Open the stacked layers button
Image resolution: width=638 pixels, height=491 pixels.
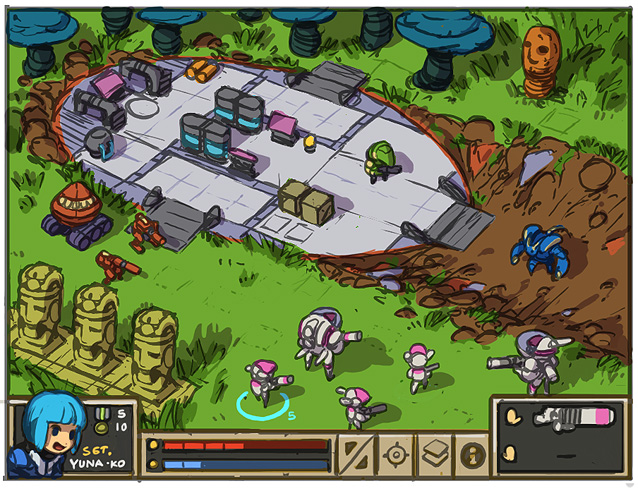[434, 454]
